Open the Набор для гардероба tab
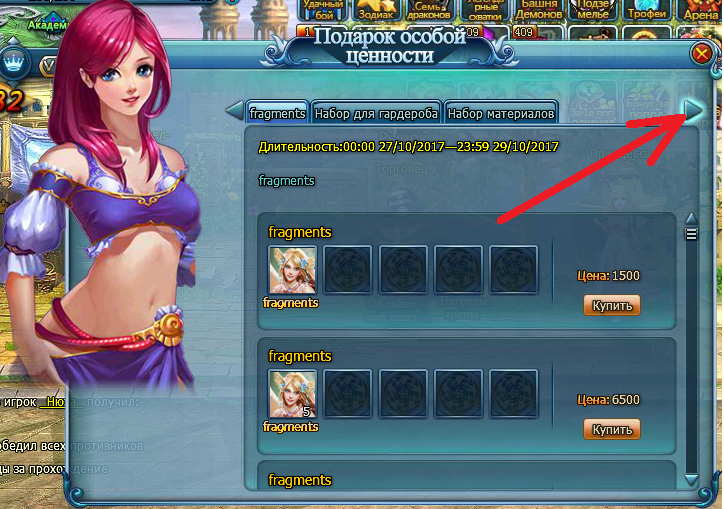 pos(376,113)
